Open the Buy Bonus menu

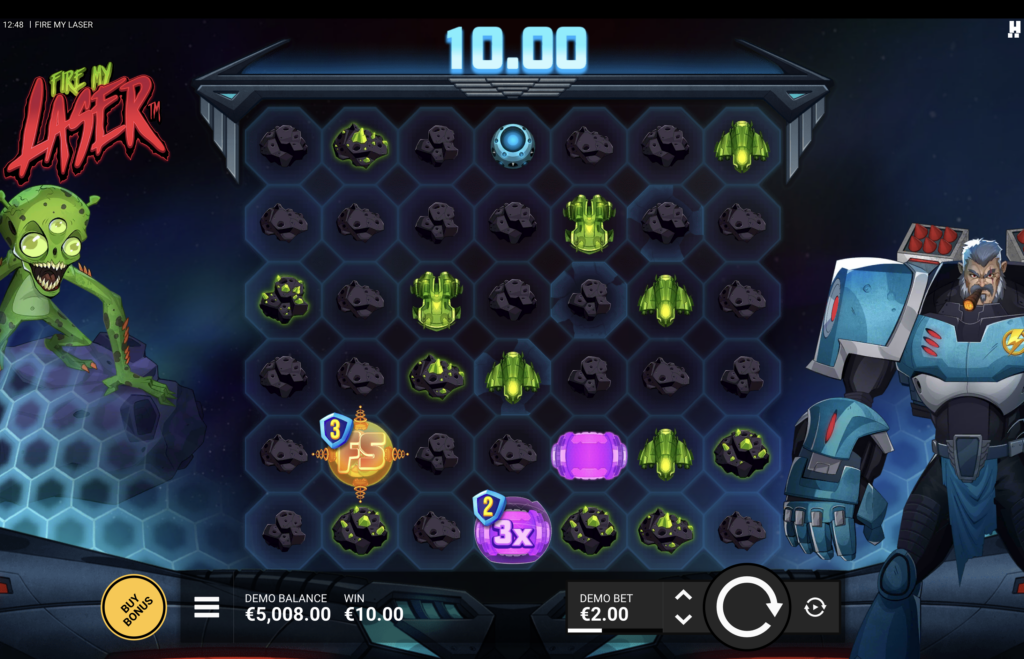click(133, 608)
